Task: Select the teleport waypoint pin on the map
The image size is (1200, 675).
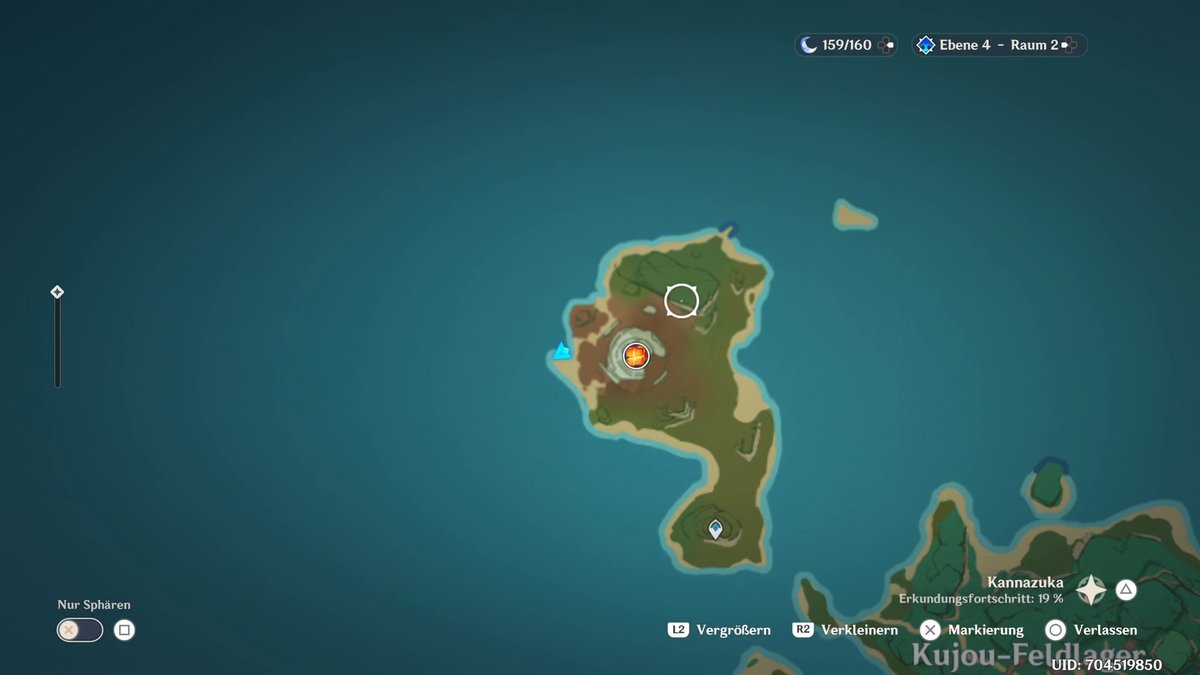Action: point(715,528)
